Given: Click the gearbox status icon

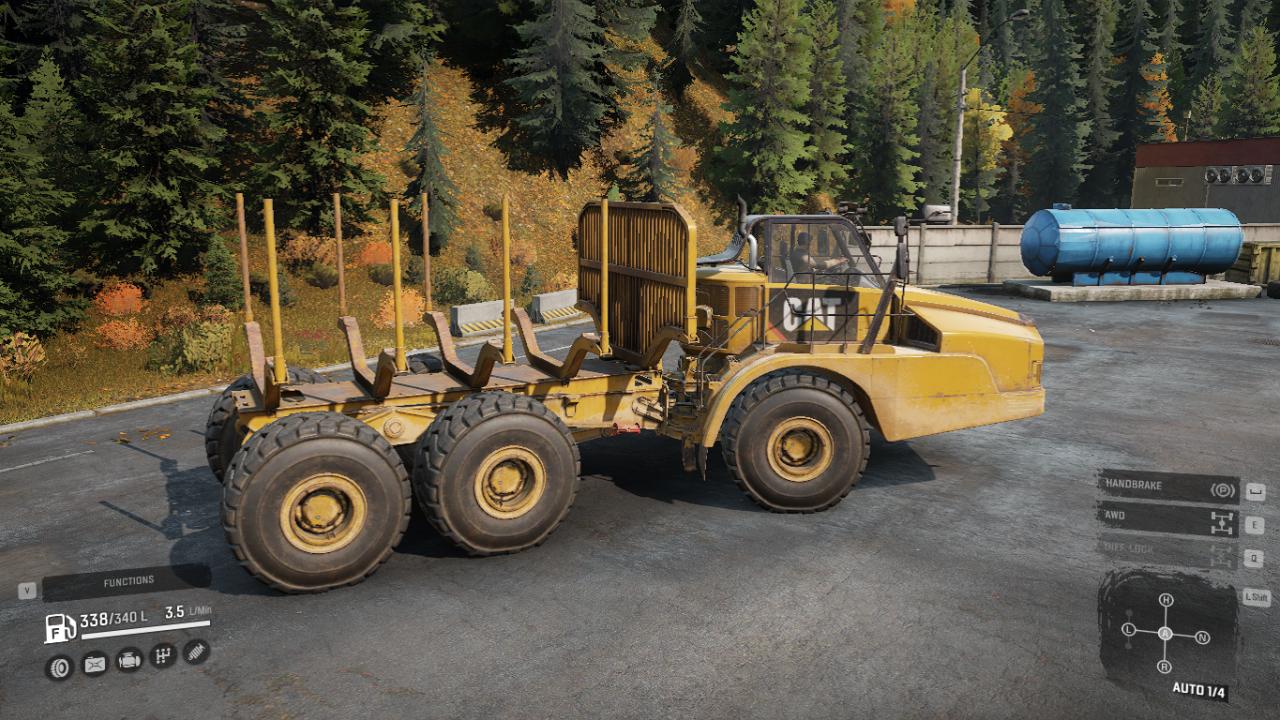Looking at the screenshot, I should click(163, 655).
